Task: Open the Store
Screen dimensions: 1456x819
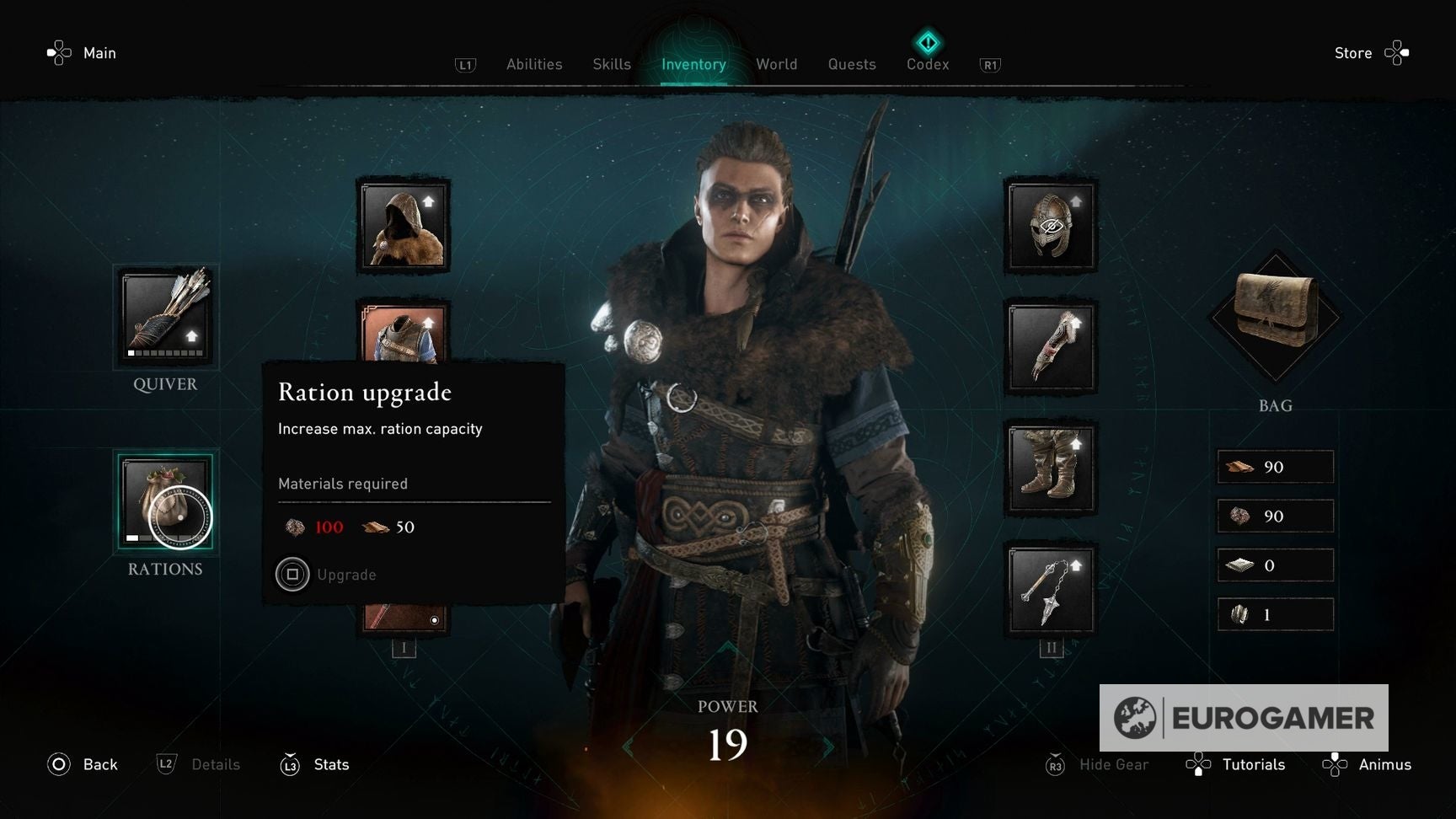Action: tap(1353, 52)
